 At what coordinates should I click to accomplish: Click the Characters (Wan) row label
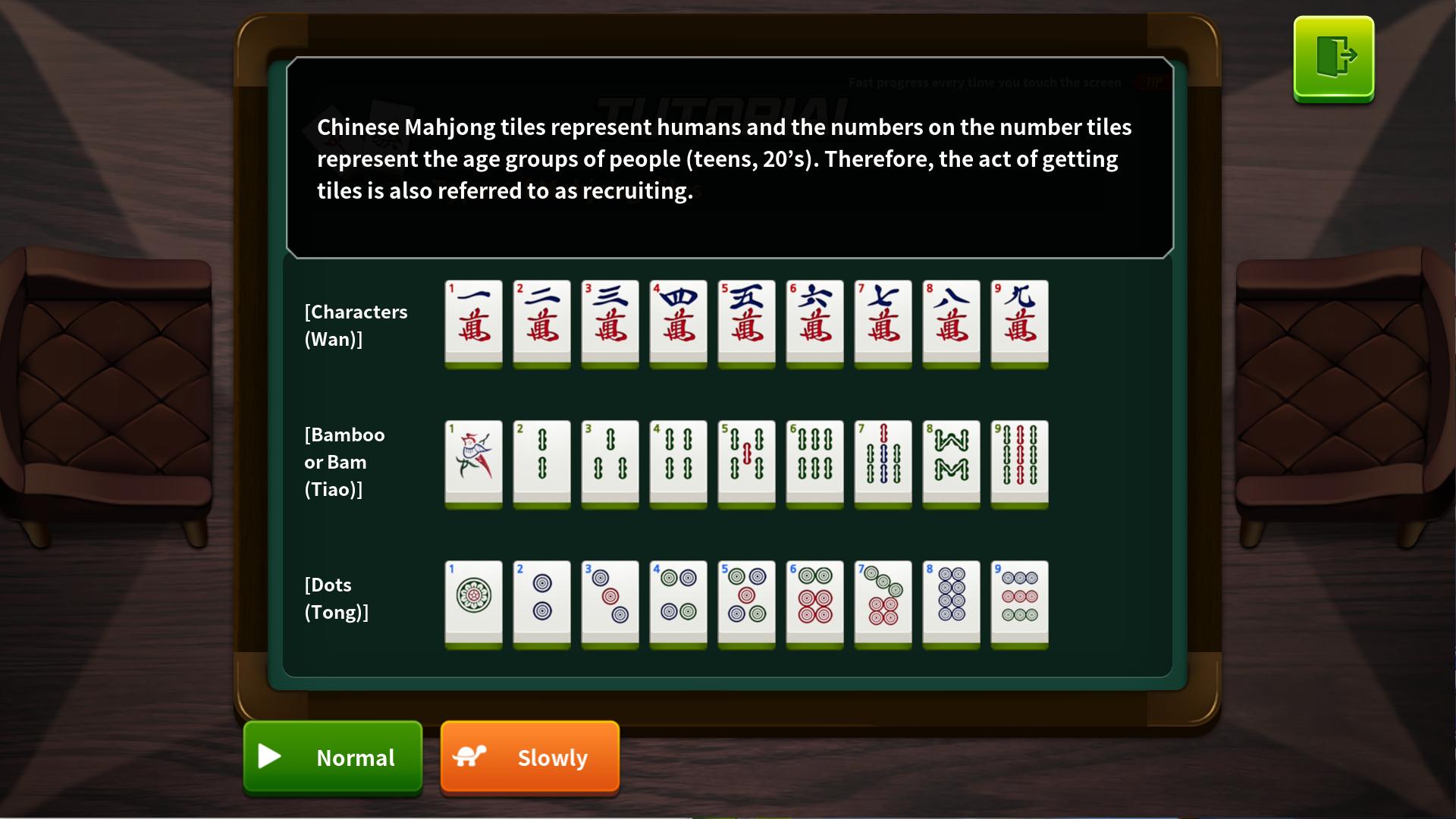pos(356,325)
